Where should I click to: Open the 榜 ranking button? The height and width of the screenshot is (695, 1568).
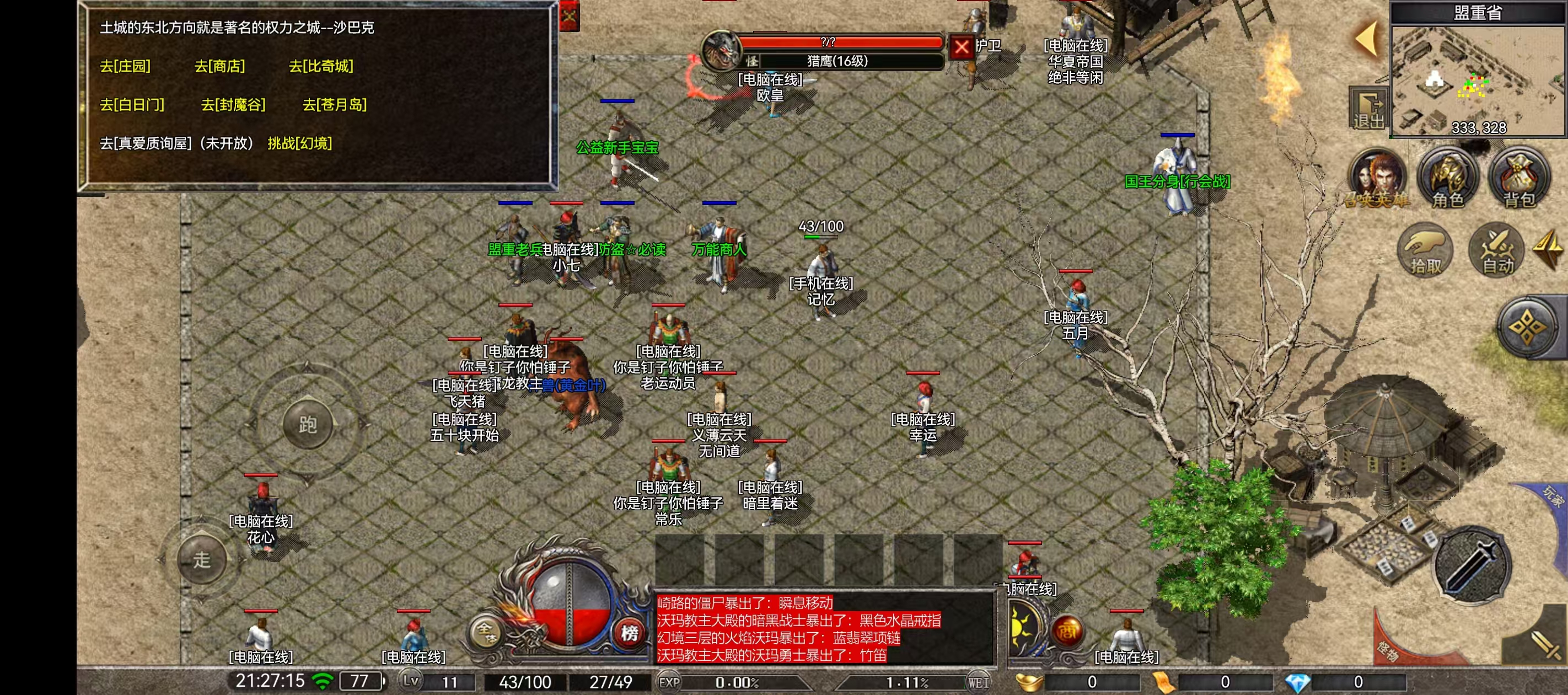[x=630, y=633]
